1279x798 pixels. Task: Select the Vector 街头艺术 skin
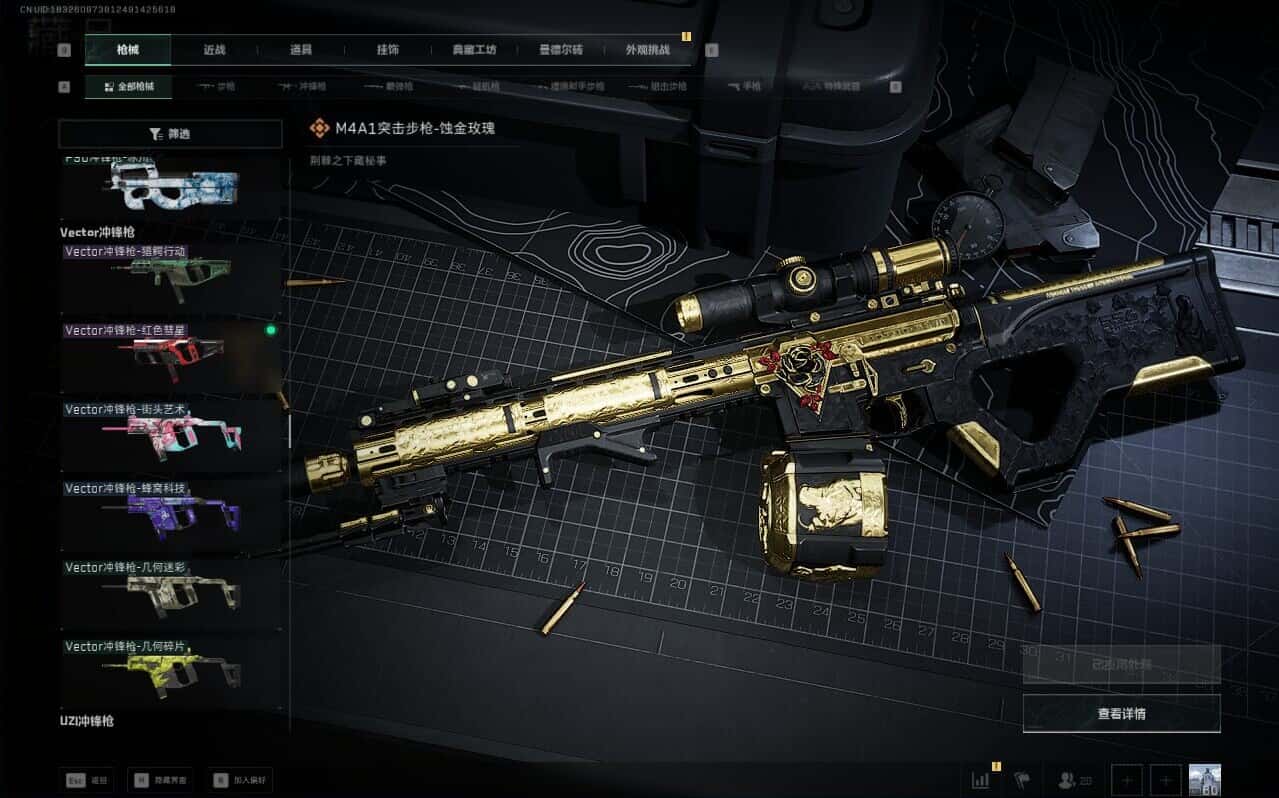[172, 434]
